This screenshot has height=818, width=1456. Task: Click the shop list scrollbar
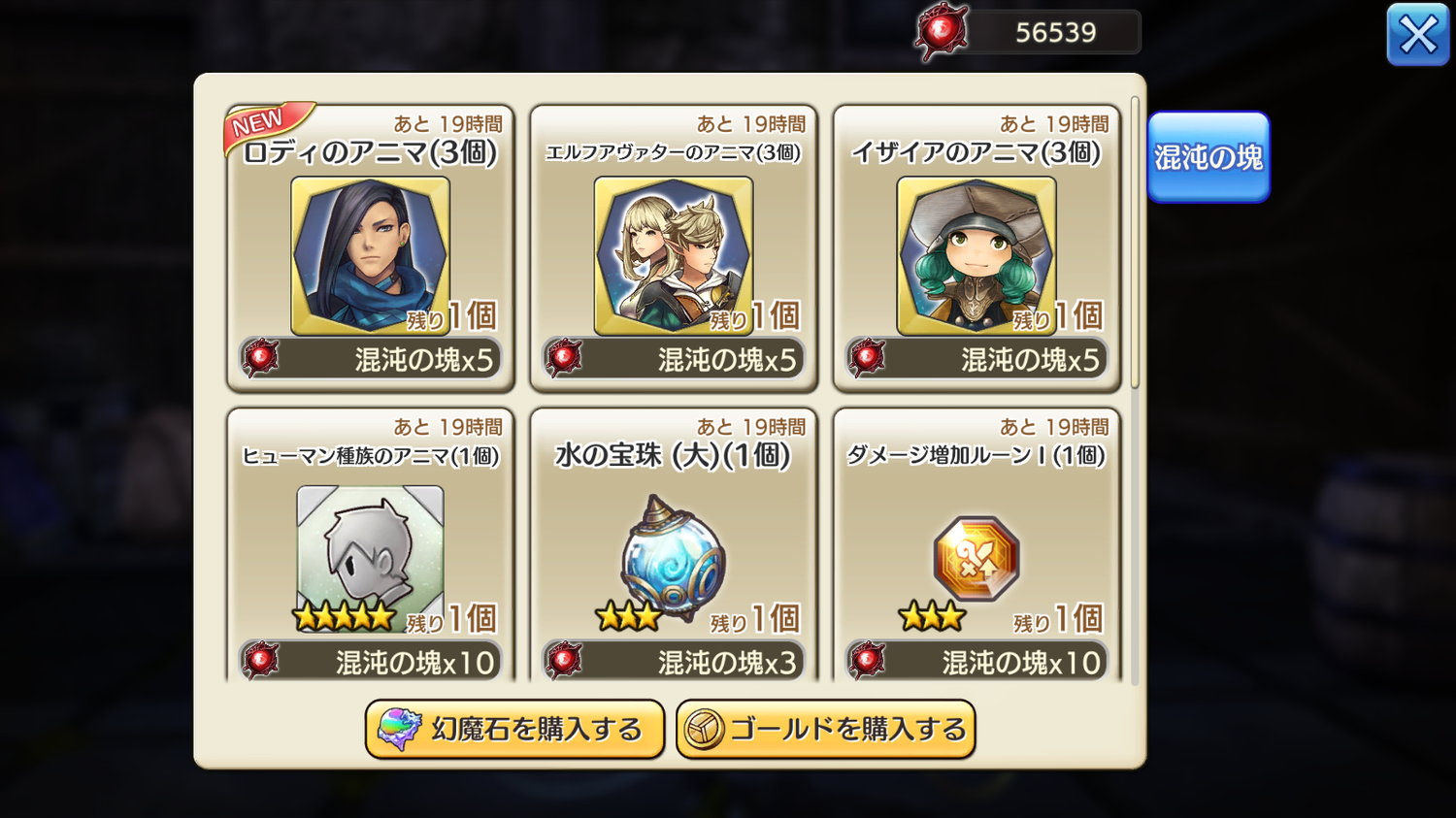tap(1135, 243)
